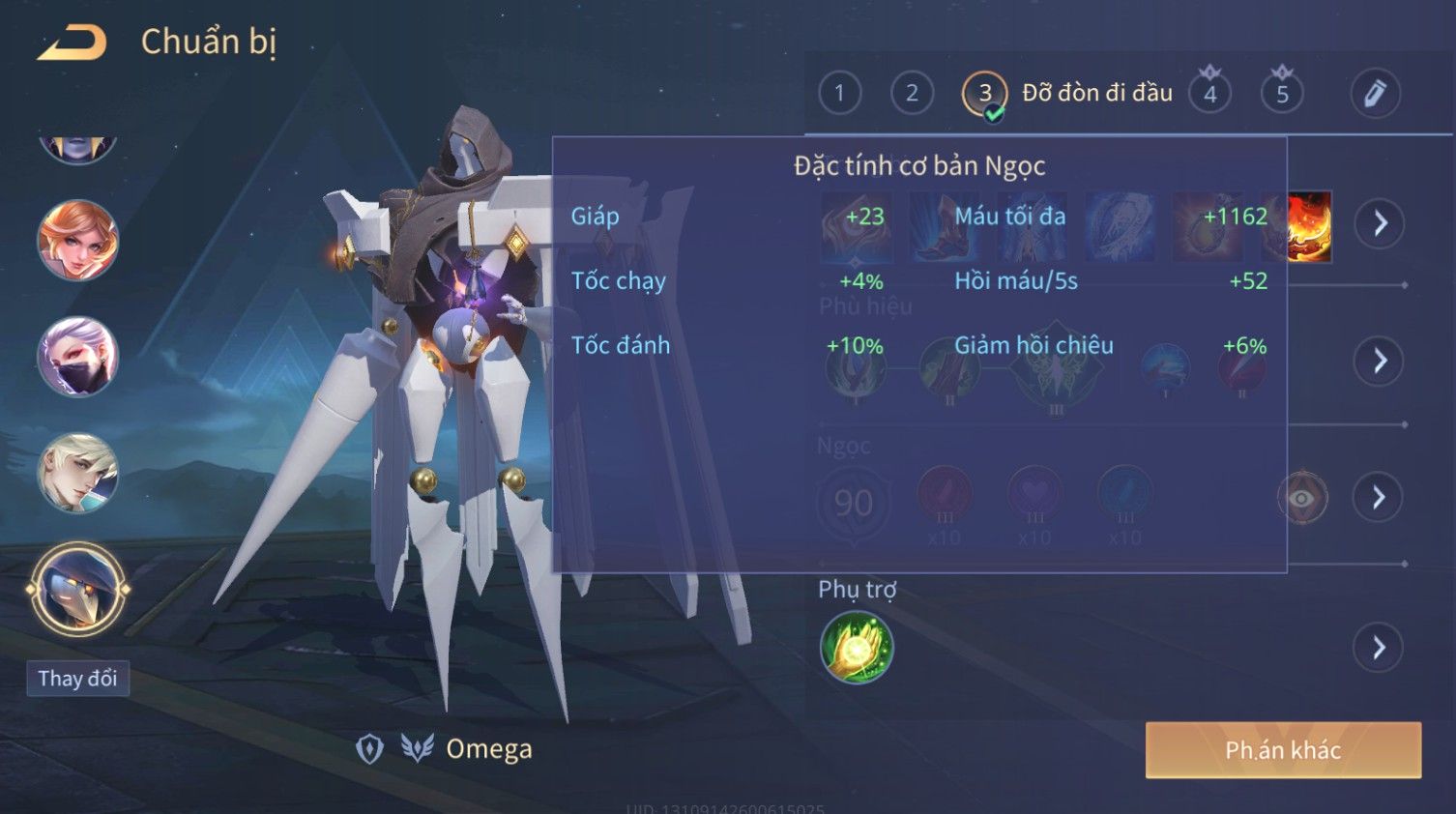Choose locked preset slot 5
Image resolution: width=1456 pixels, height=814 pixels.
(1282, 93)
